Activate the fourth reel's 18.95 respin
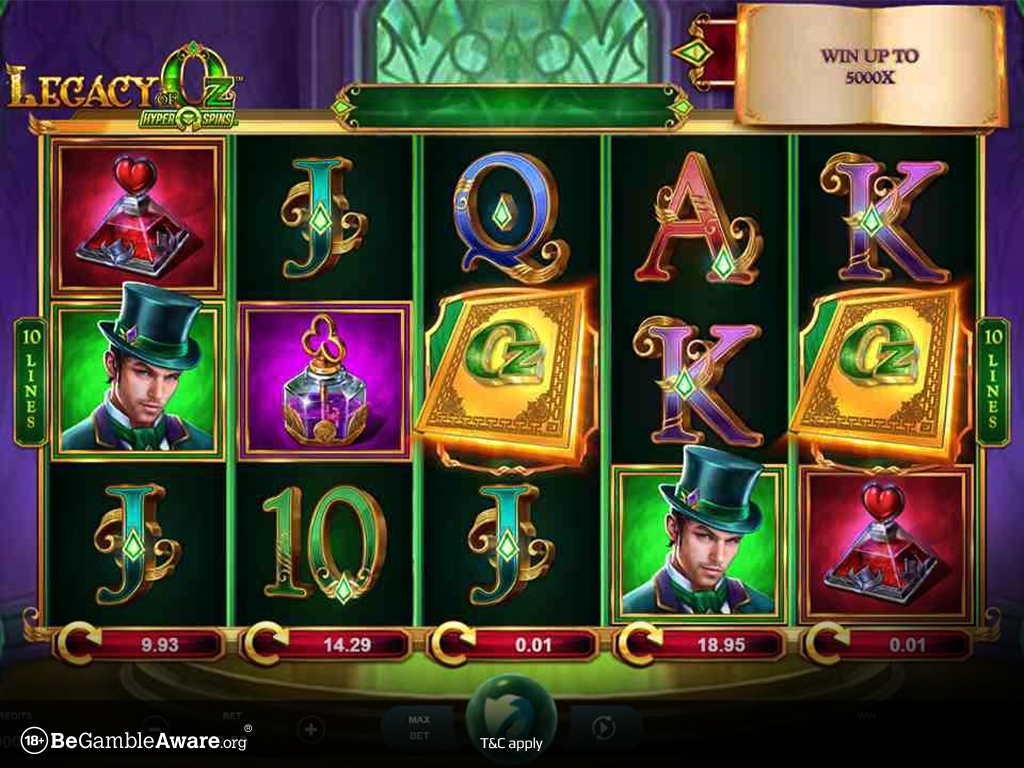 tap(702, 644)
